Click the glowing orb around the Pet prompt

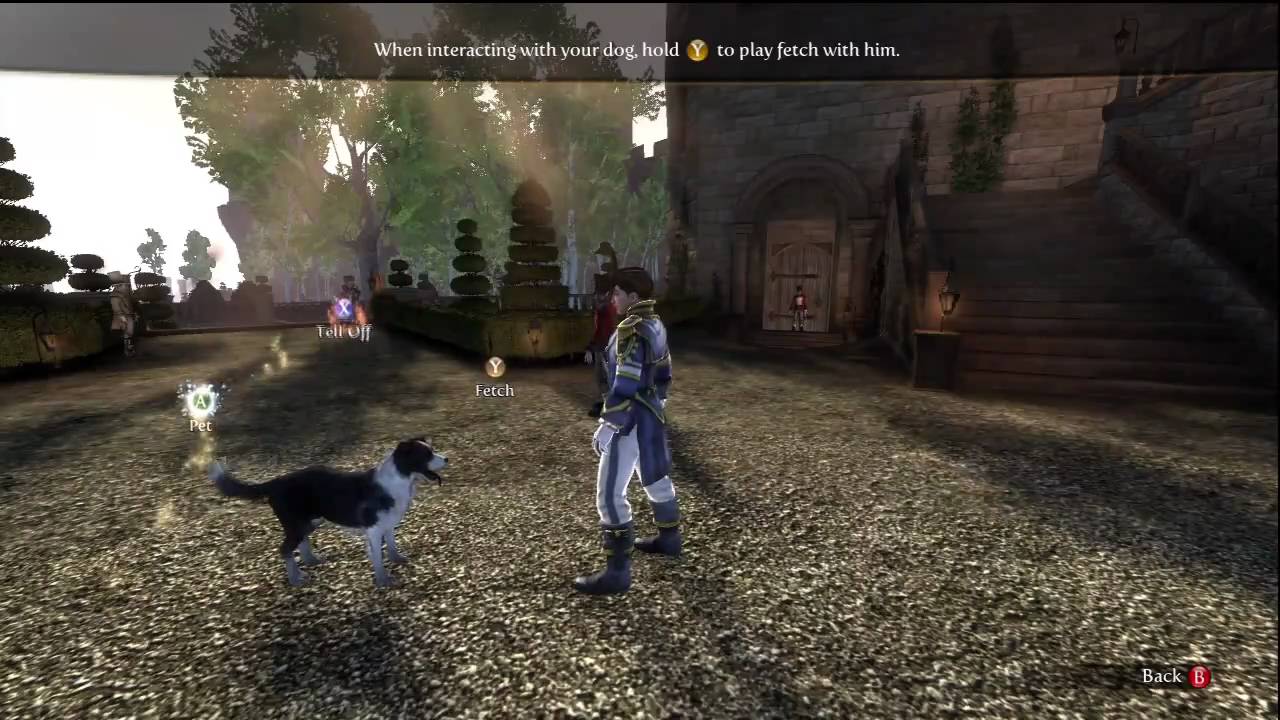click(201, 402)
